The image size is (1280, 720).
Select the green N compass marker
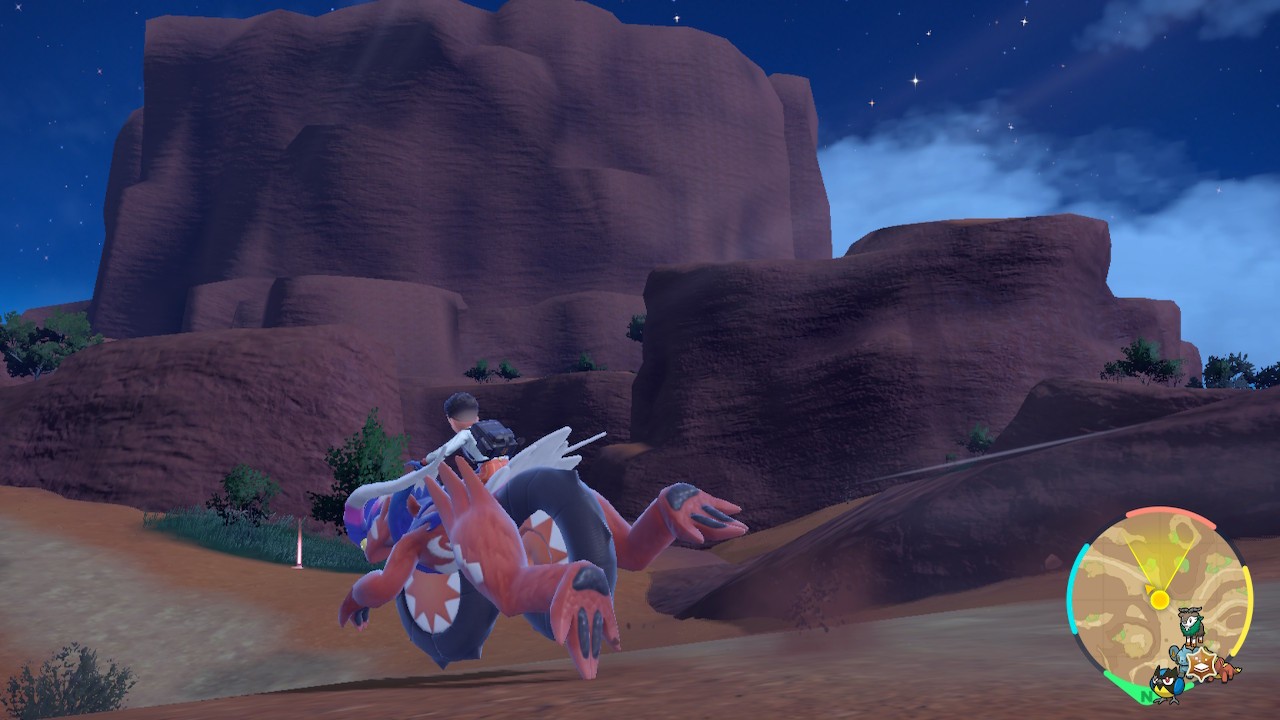click(x=1145, y=694)
